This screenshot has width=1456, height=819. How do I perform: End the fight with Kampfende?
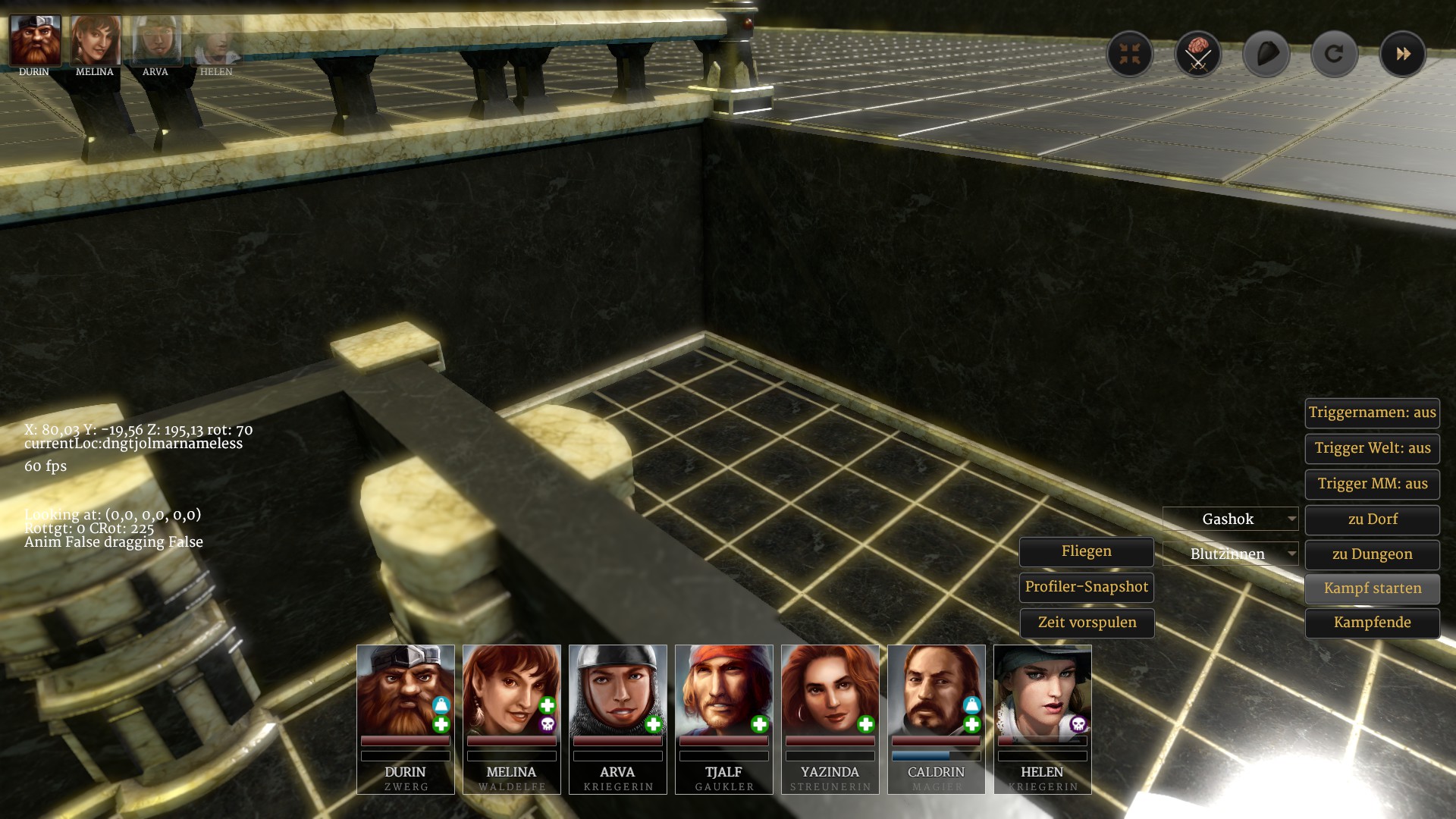(x=1372, y=623)
